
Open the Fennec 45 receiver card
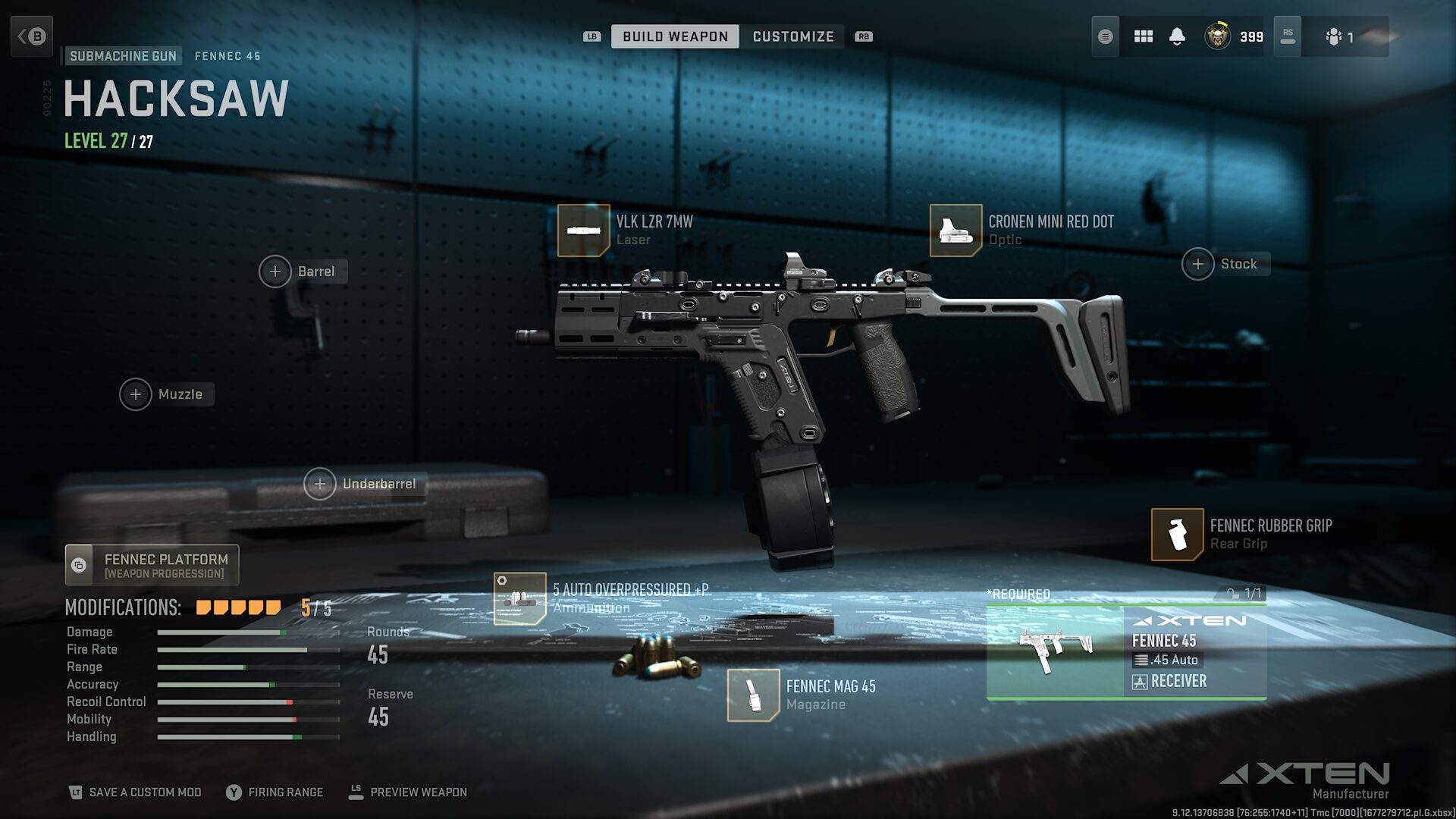click(x=1126, y=652)
